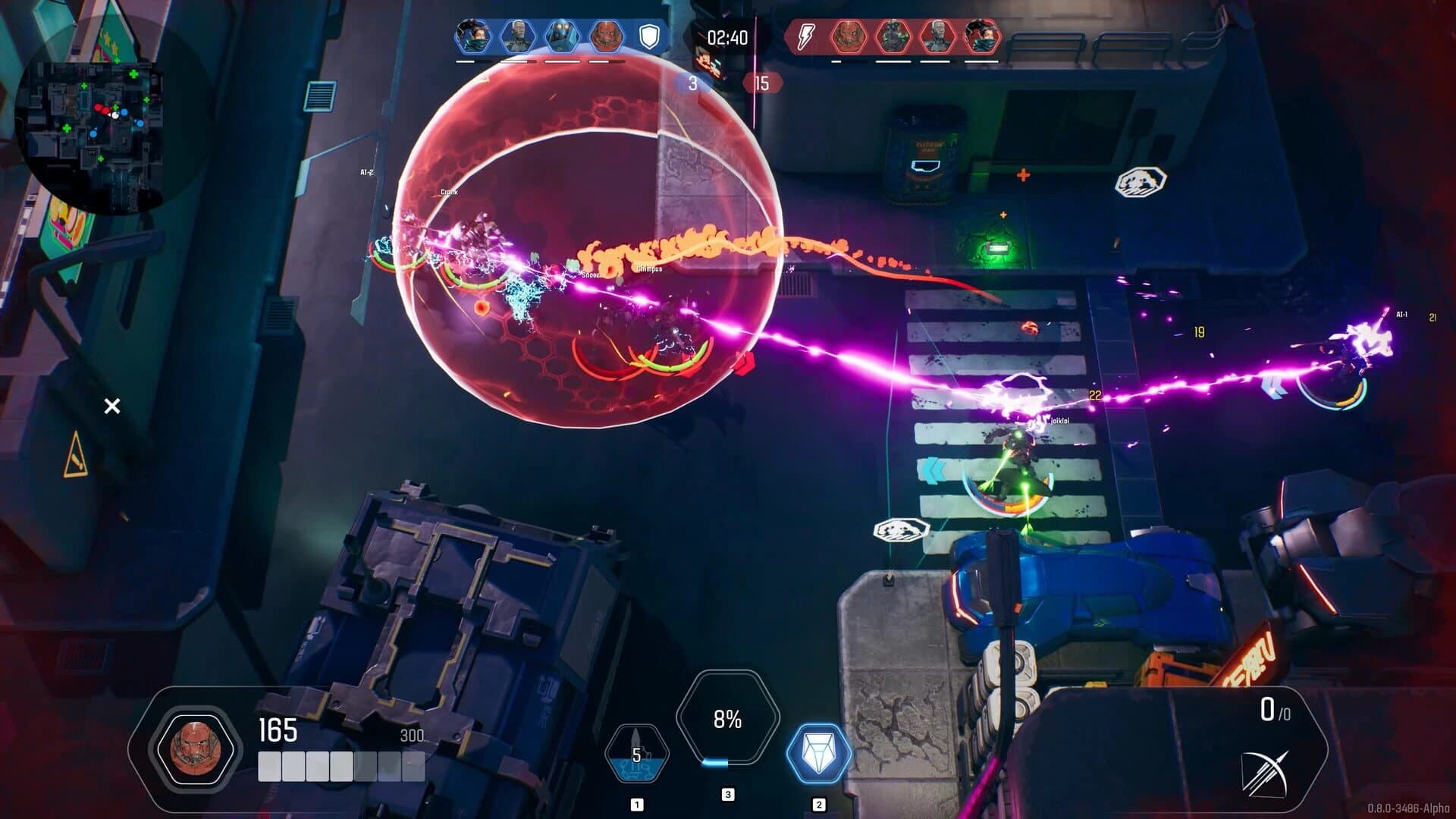Viewport: 1456px width, 819px height.
Task: Click the rightmost red team member portrait
Action: [983, 34]
